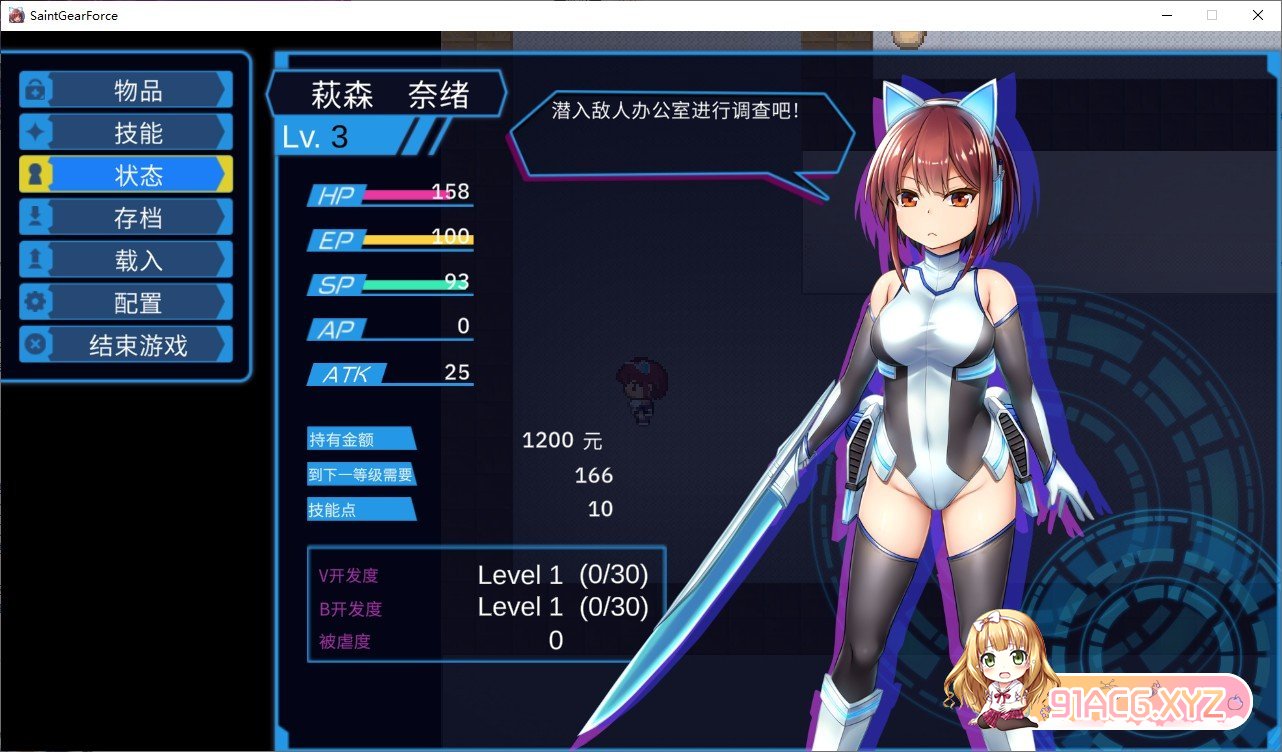Open the 物品 items menu

[127, 90]
